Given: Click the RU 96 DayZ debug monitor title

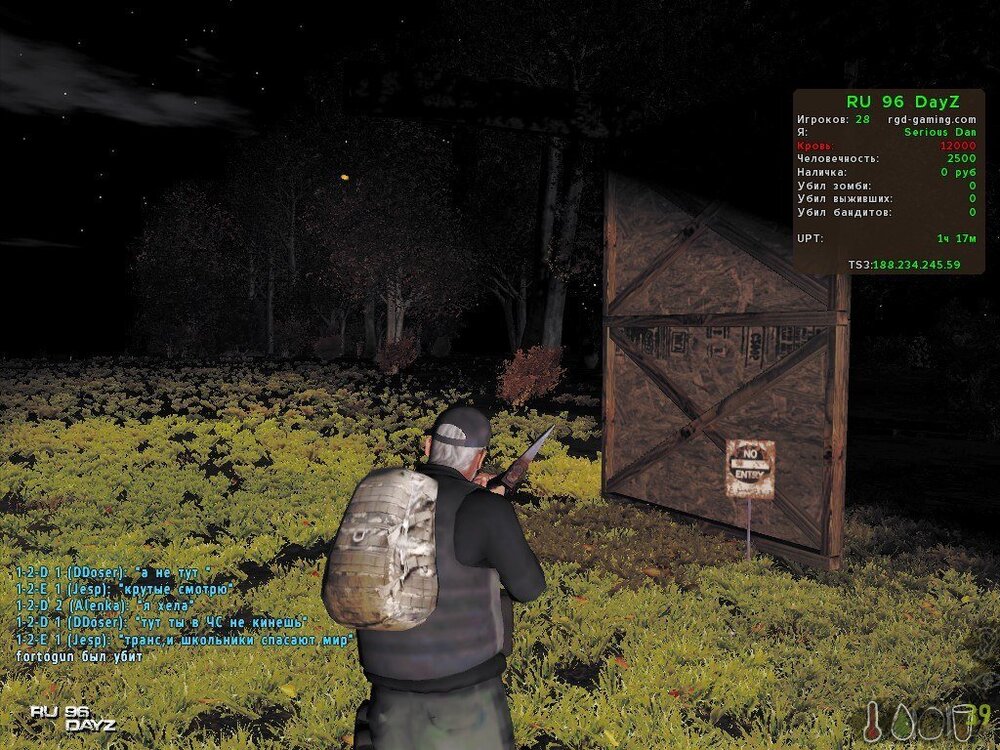Looking at the screenshot, I should (x=902, y=101).
